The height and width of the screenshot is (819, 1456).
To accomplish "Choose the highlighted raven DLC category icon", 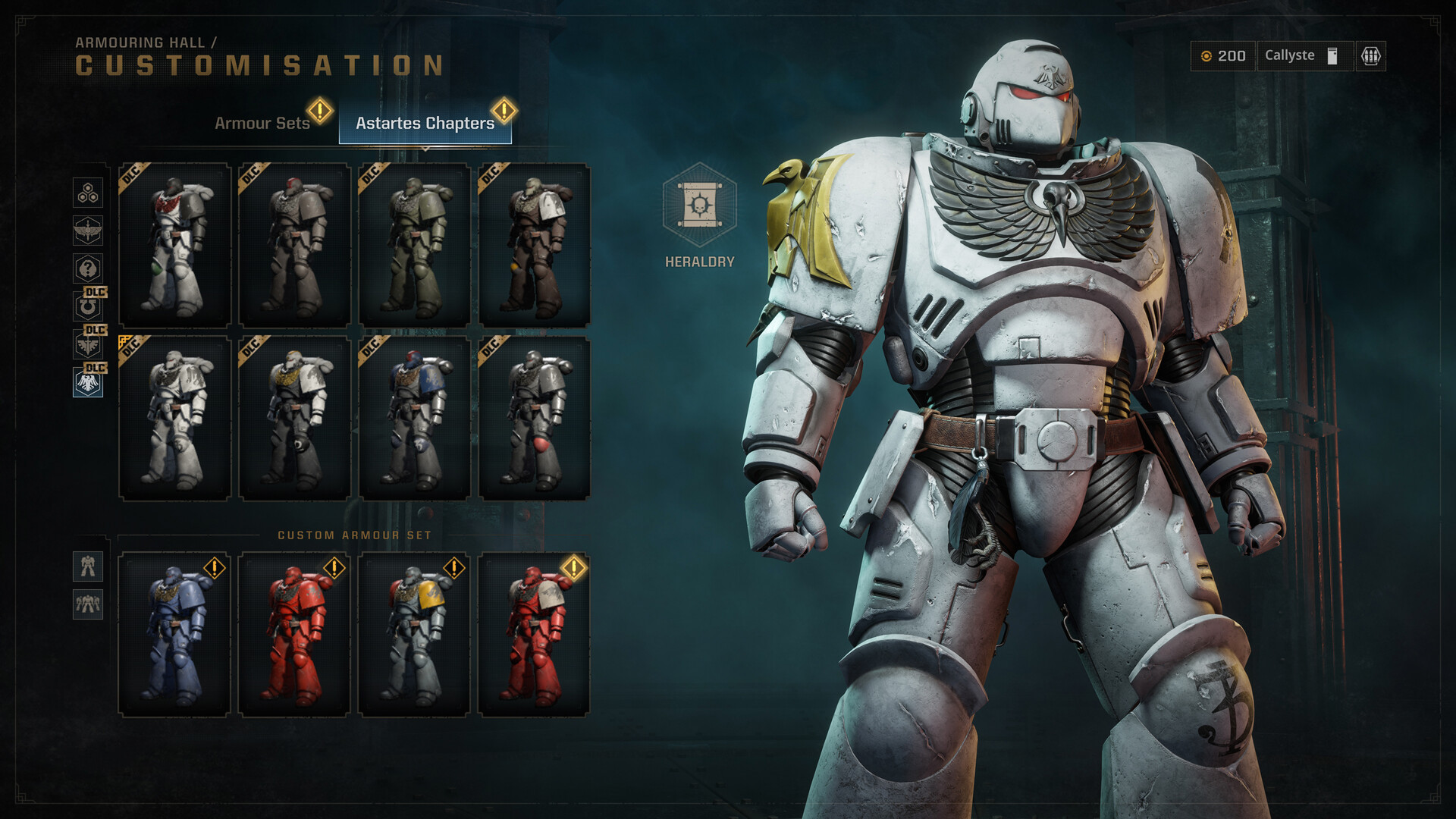I will click(88, 382).
